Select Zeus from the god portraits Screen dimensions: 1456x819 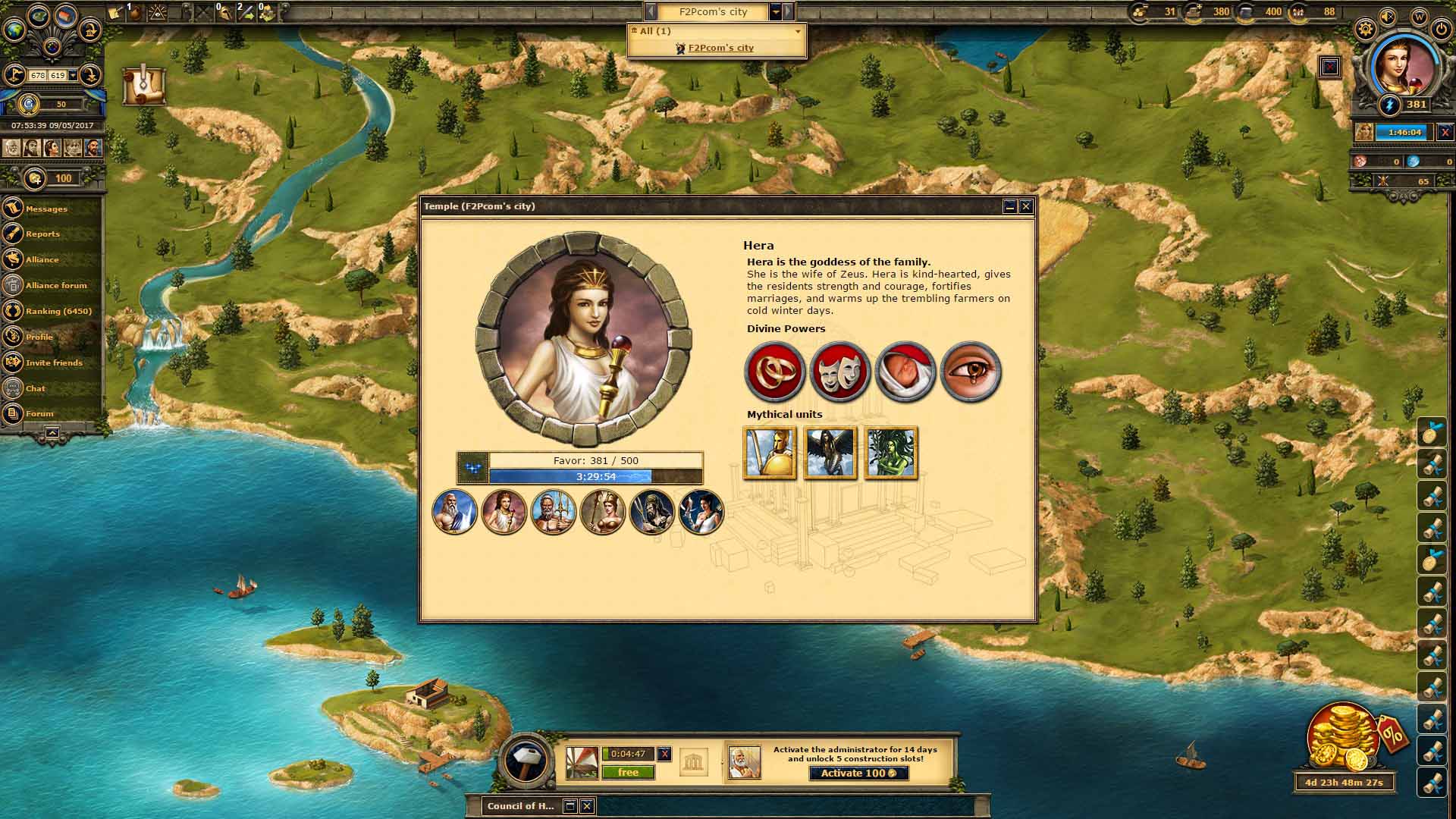(x=454, y=511)
